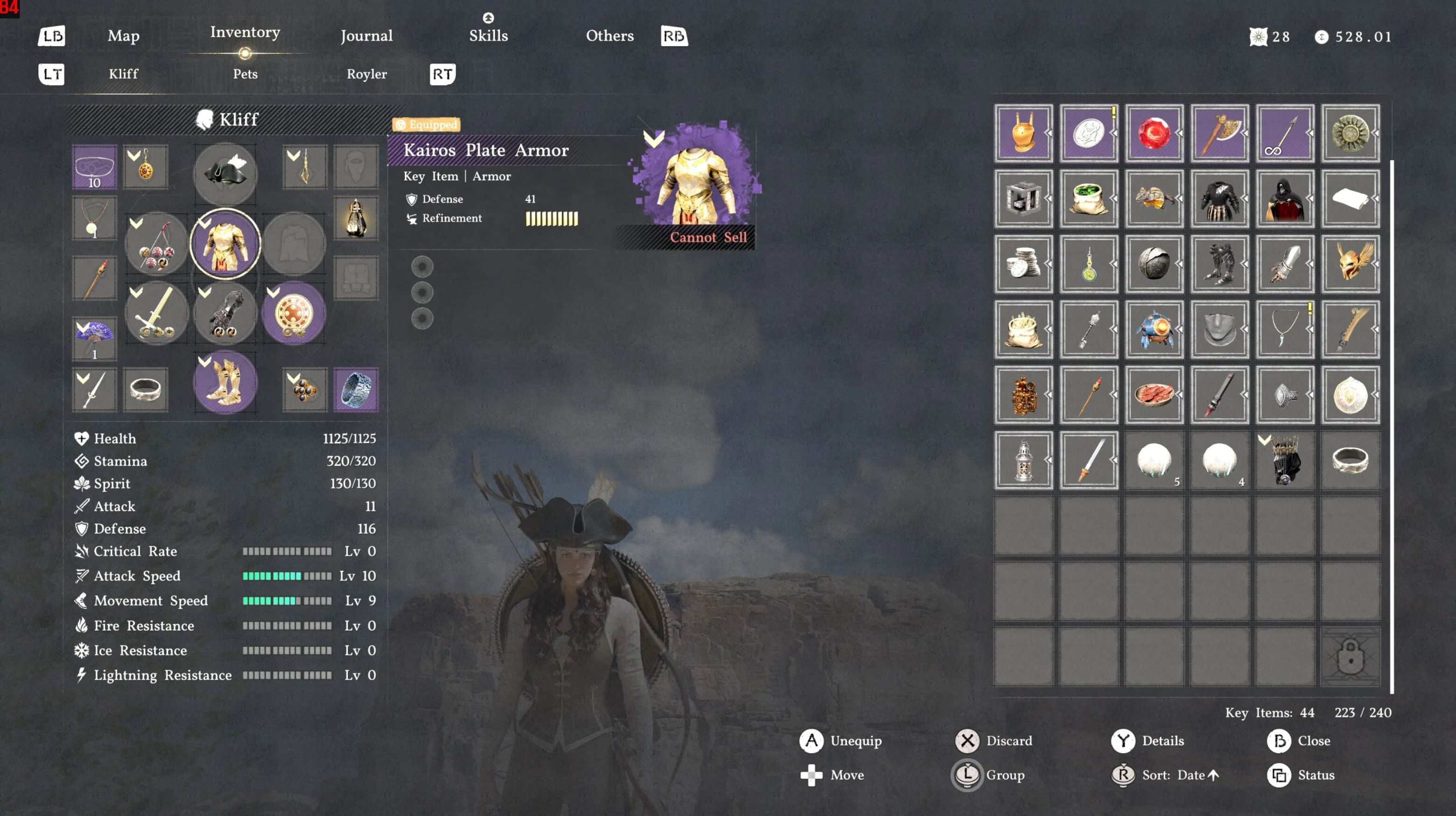Select the silver coin stack item

tap(1023, 264)
